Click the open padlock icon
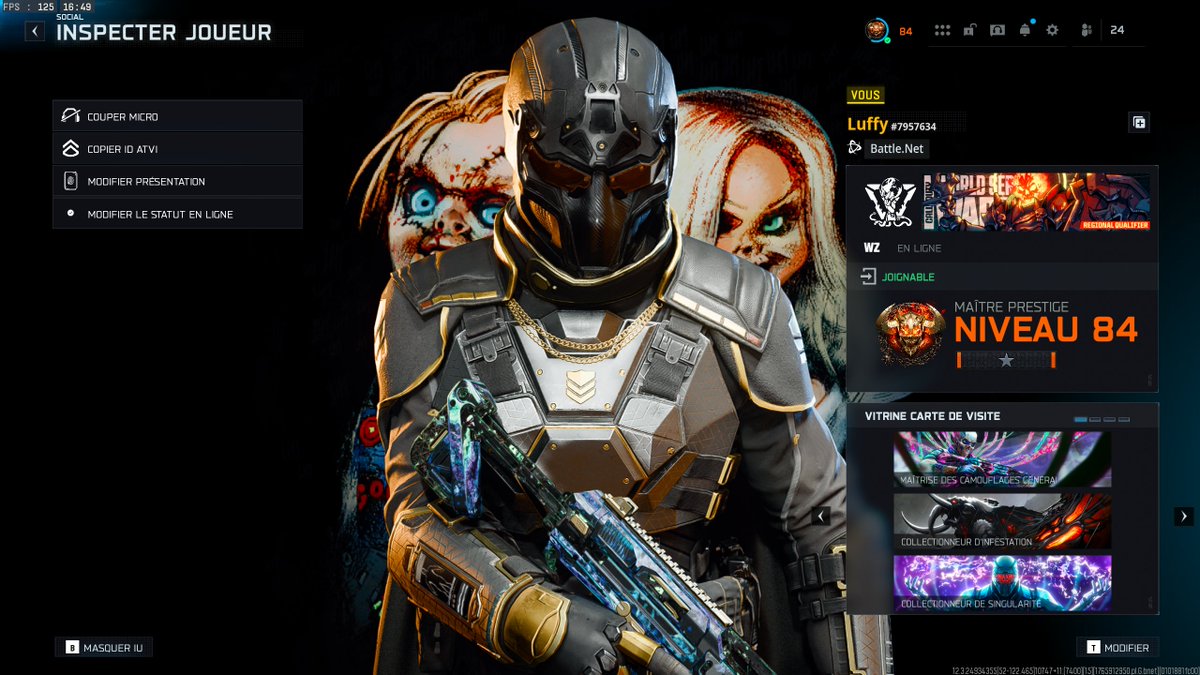1200x675 pixels. tap(969, 30)
